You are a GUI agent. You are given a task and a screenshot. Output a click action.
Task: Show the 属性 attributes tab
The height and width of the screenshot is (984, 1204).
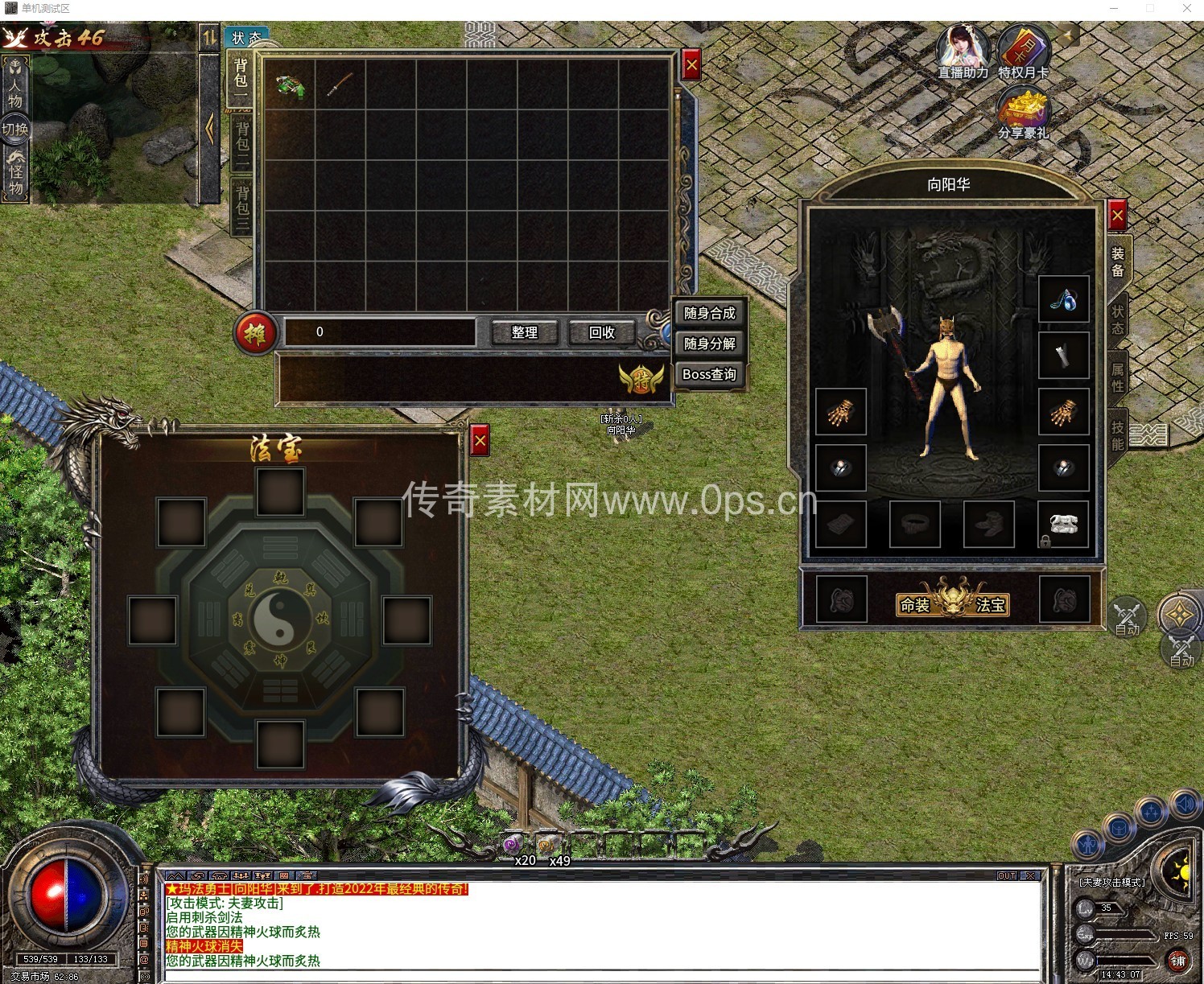pos(1118,378)
